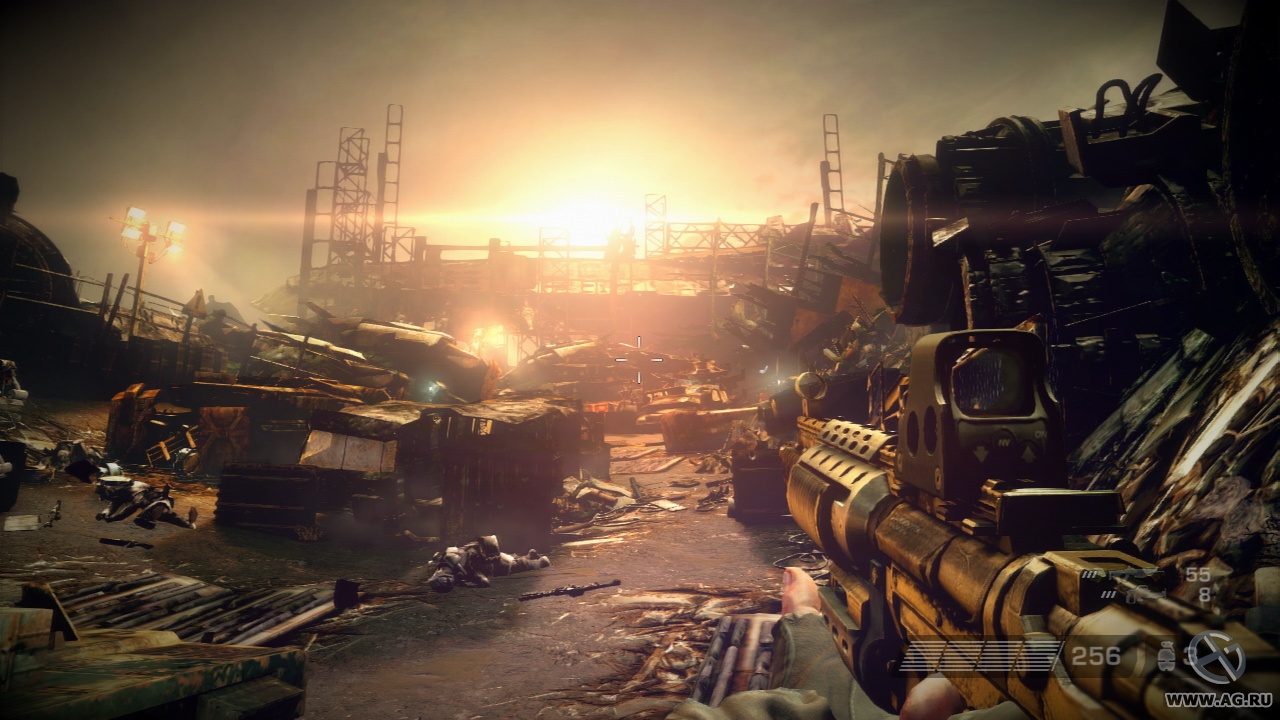Select the pistol sidearm icon in the HUD

(x=1147, y=594)
